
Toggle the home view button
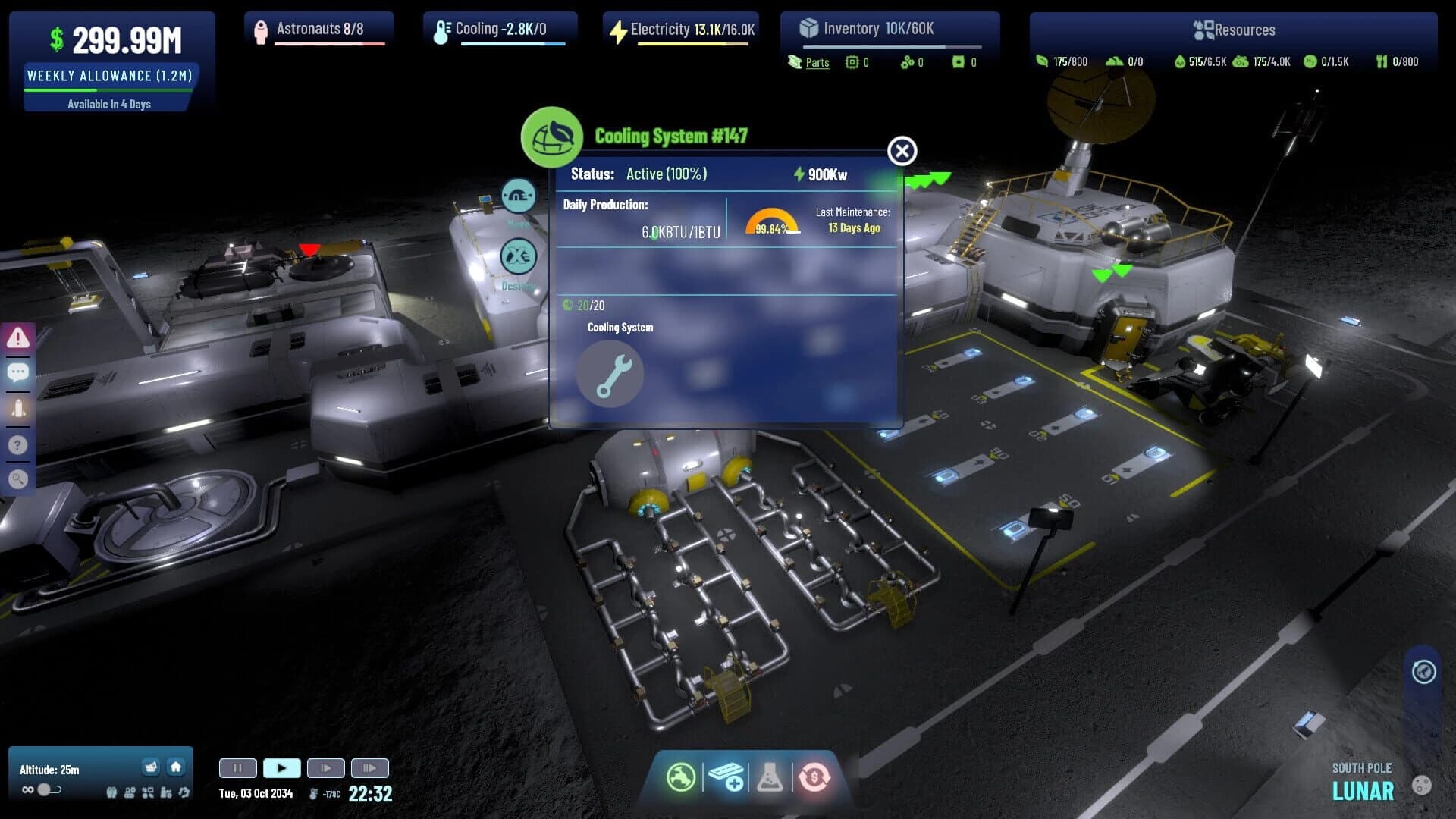point(176,767)
